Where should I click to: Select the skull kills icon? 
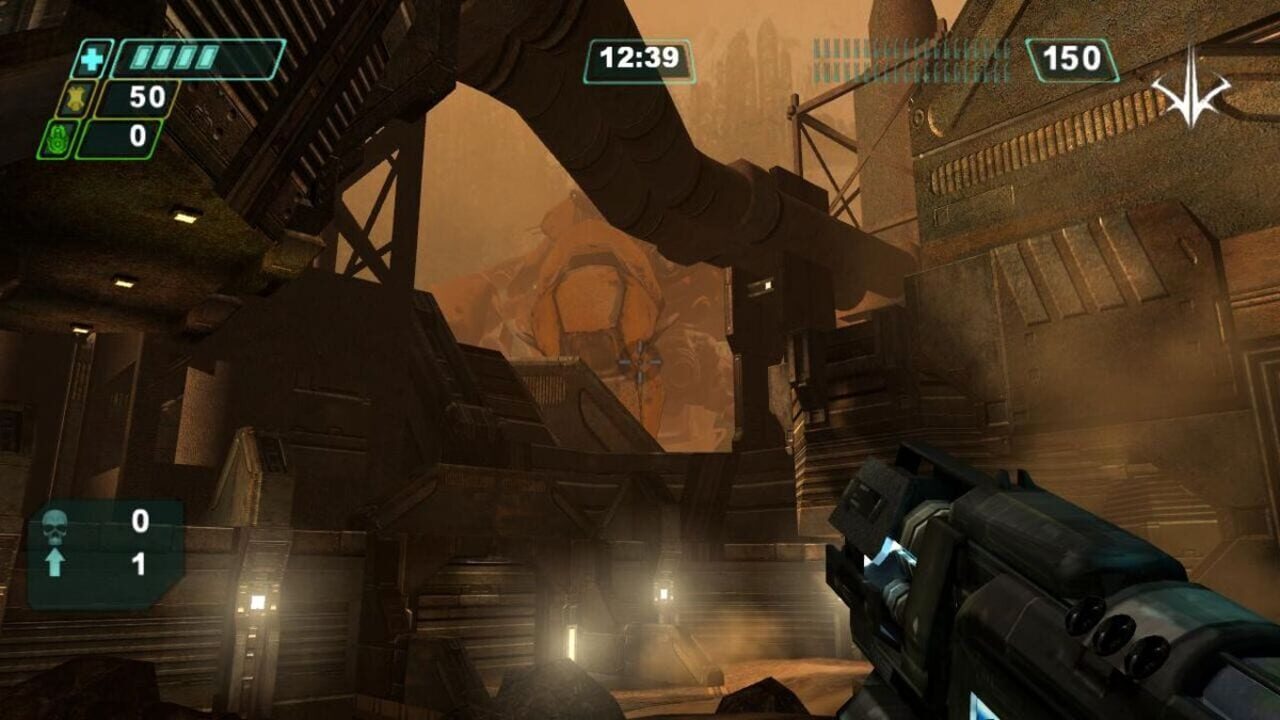tap(55, 524)
